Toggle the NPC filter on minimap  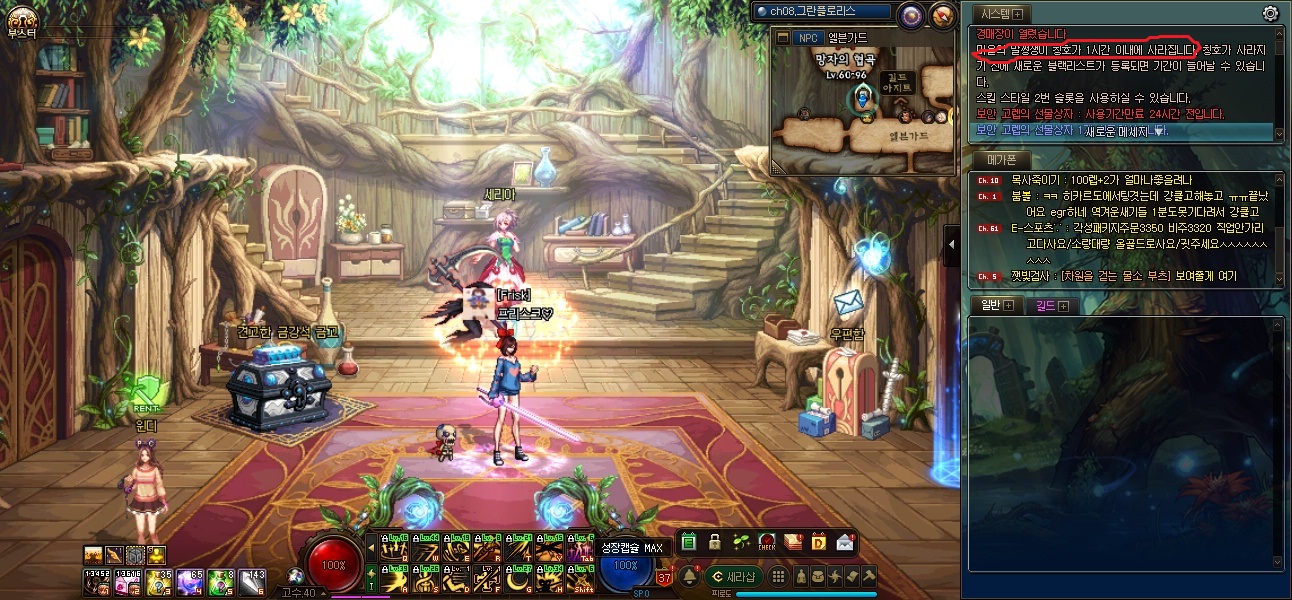[806, 38]
